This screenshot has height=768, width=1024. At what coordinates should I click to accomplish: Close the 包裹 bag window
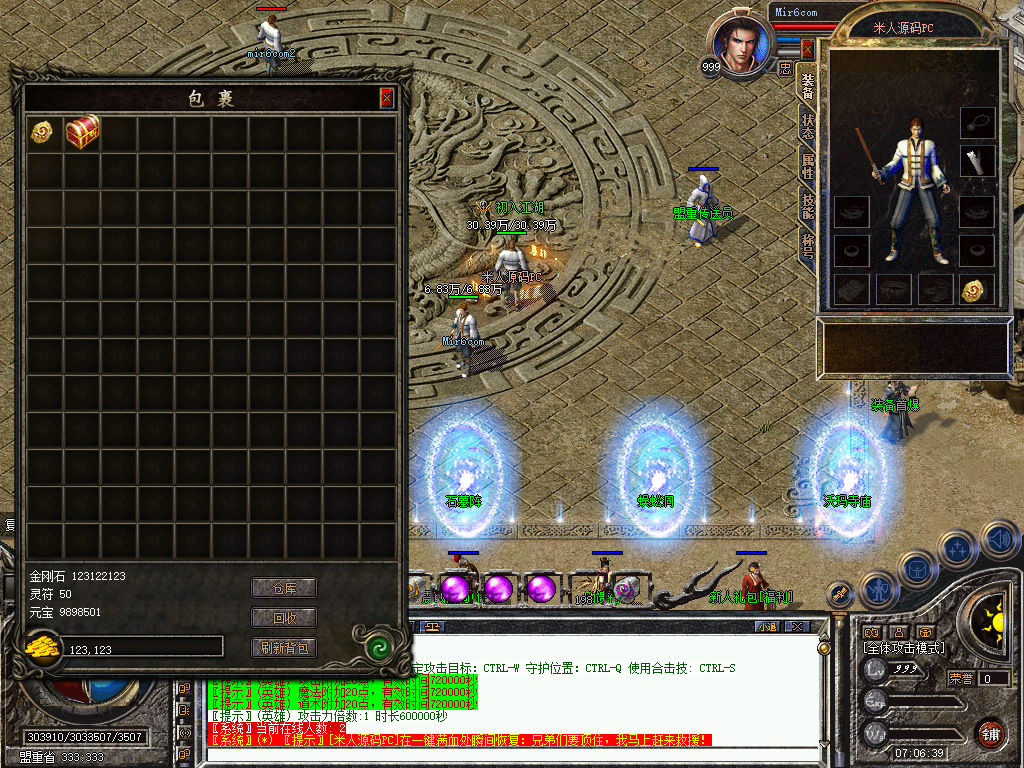386,98
